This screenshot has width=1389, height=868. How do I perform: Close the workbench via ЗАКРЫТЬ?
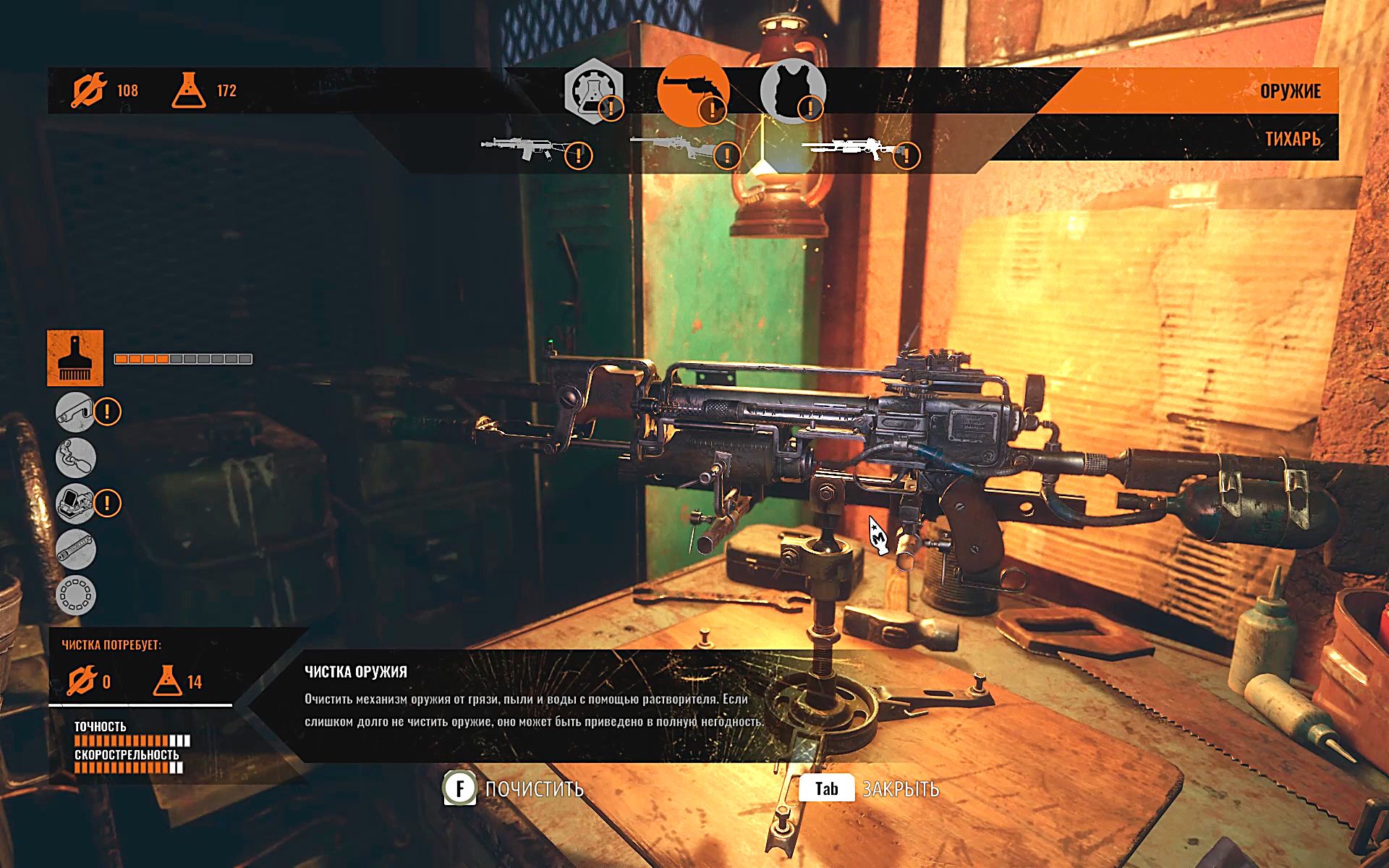tap(869, 788)
